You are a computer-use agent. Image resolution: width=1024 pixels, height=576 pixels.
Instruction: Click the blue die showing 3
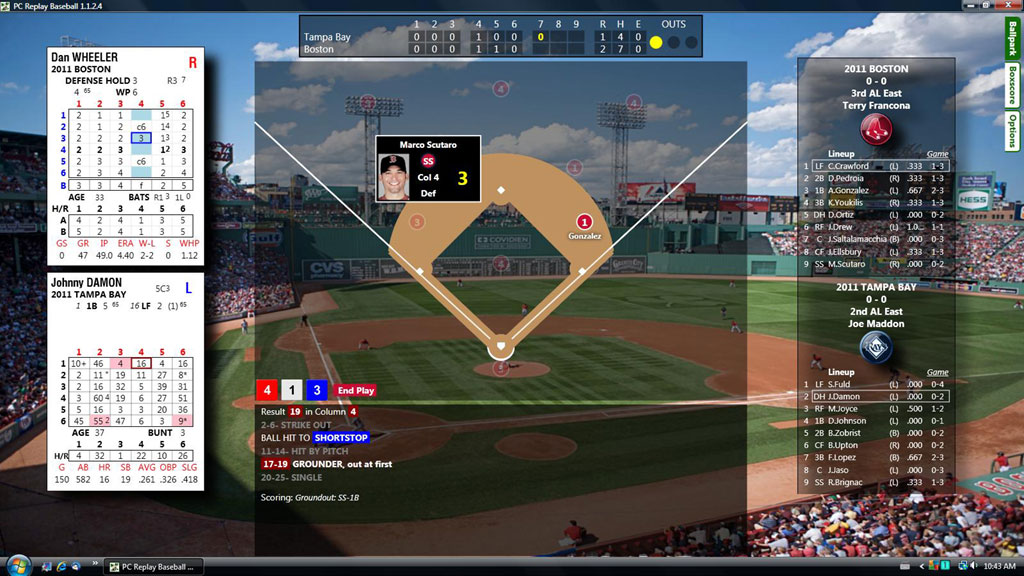(x=315, y=391)
